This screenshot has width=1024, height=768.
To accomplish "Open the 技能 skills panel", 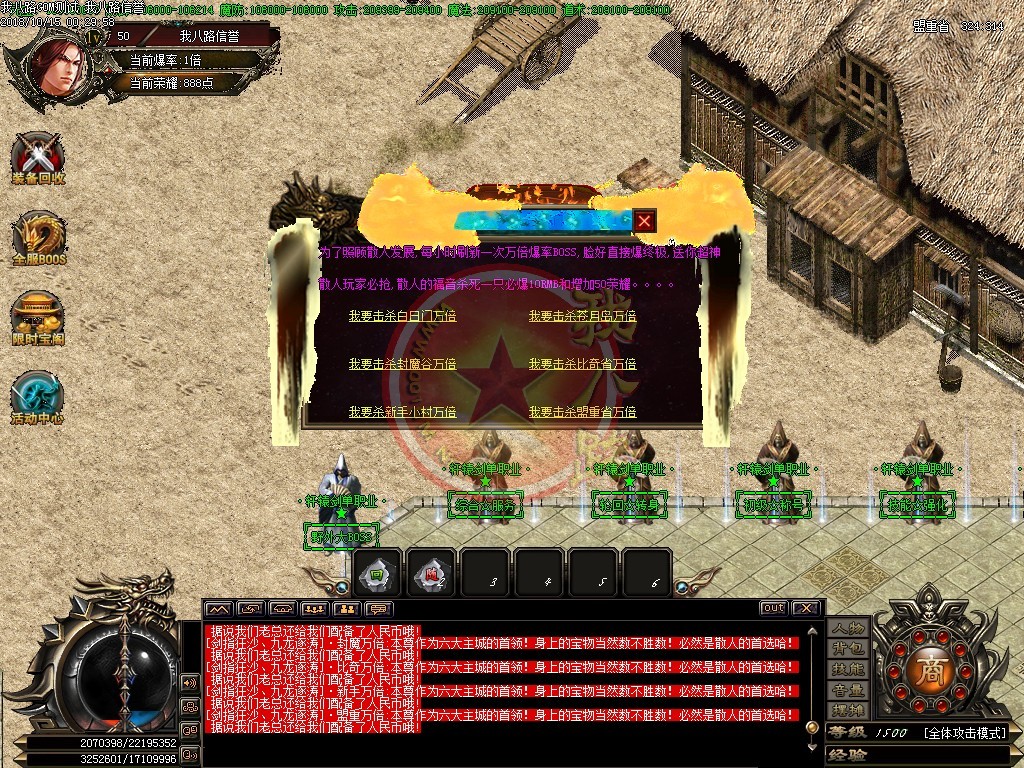I will (847, 669).
